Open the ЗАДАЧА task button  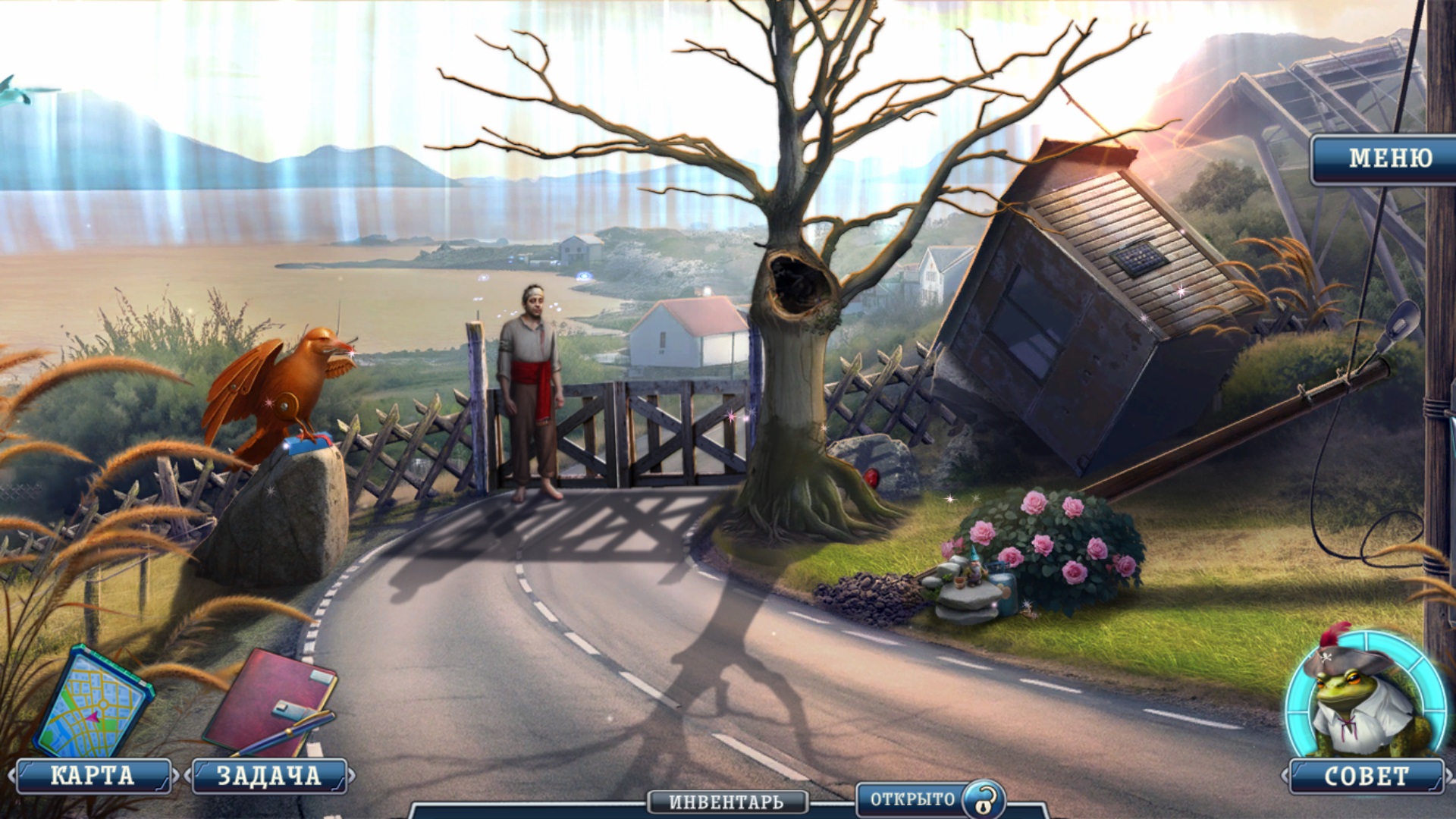(x=269, y=776)
